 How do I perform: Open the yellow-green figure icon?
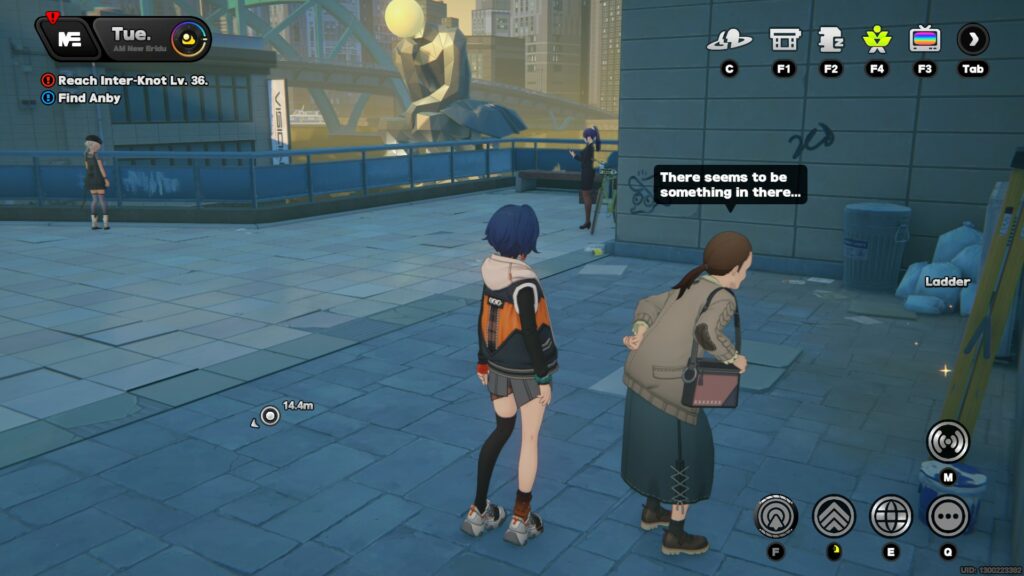[x=877, y=40]
